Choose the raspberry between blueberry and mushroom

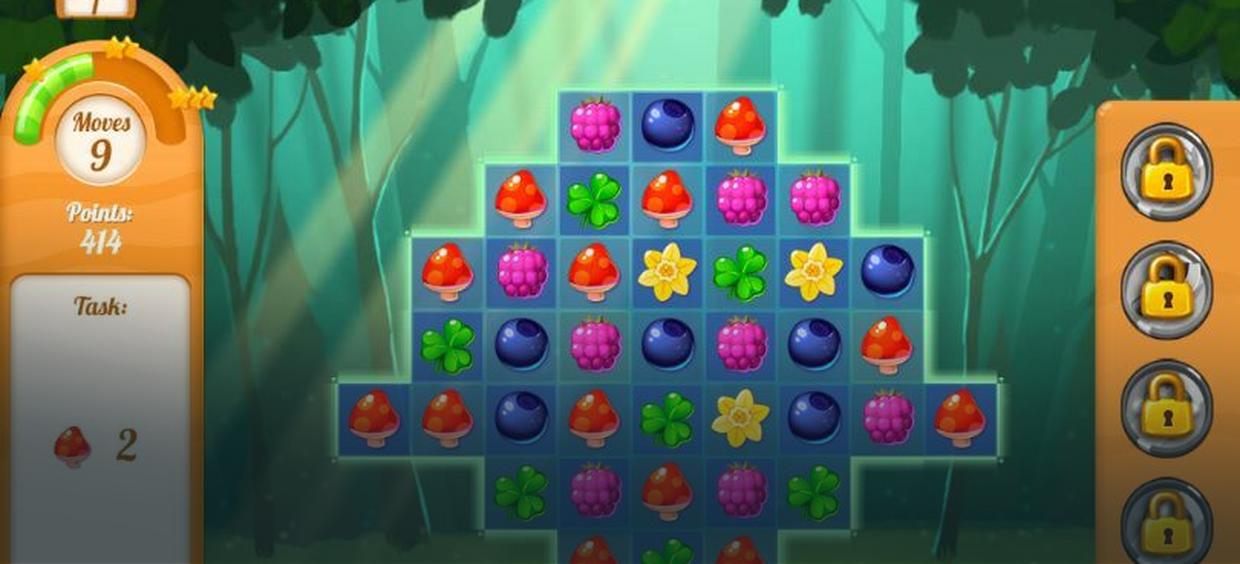pyautogui.click(x=888, y=419)
